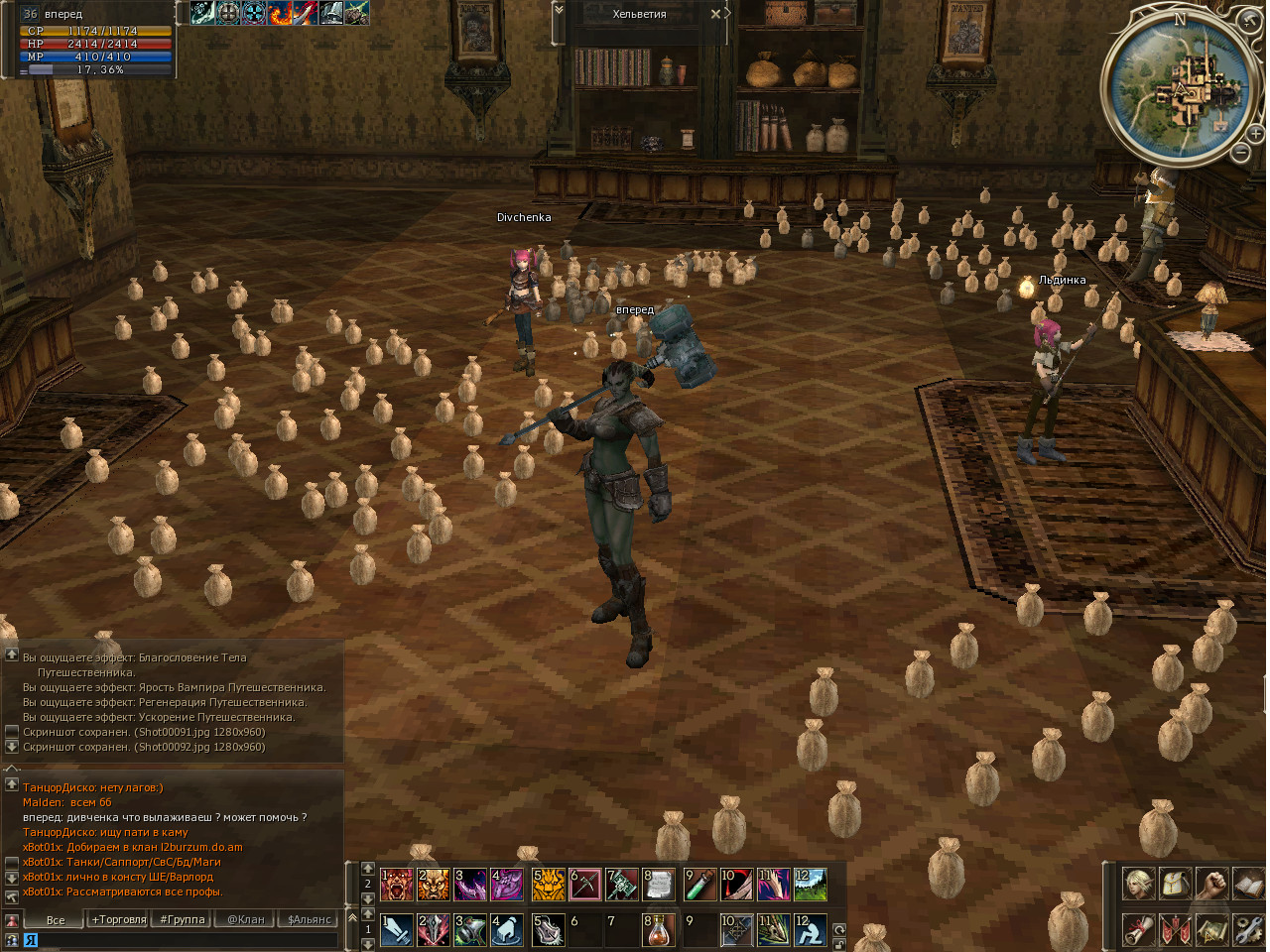Open the clan banners icon

[1175, 930]
